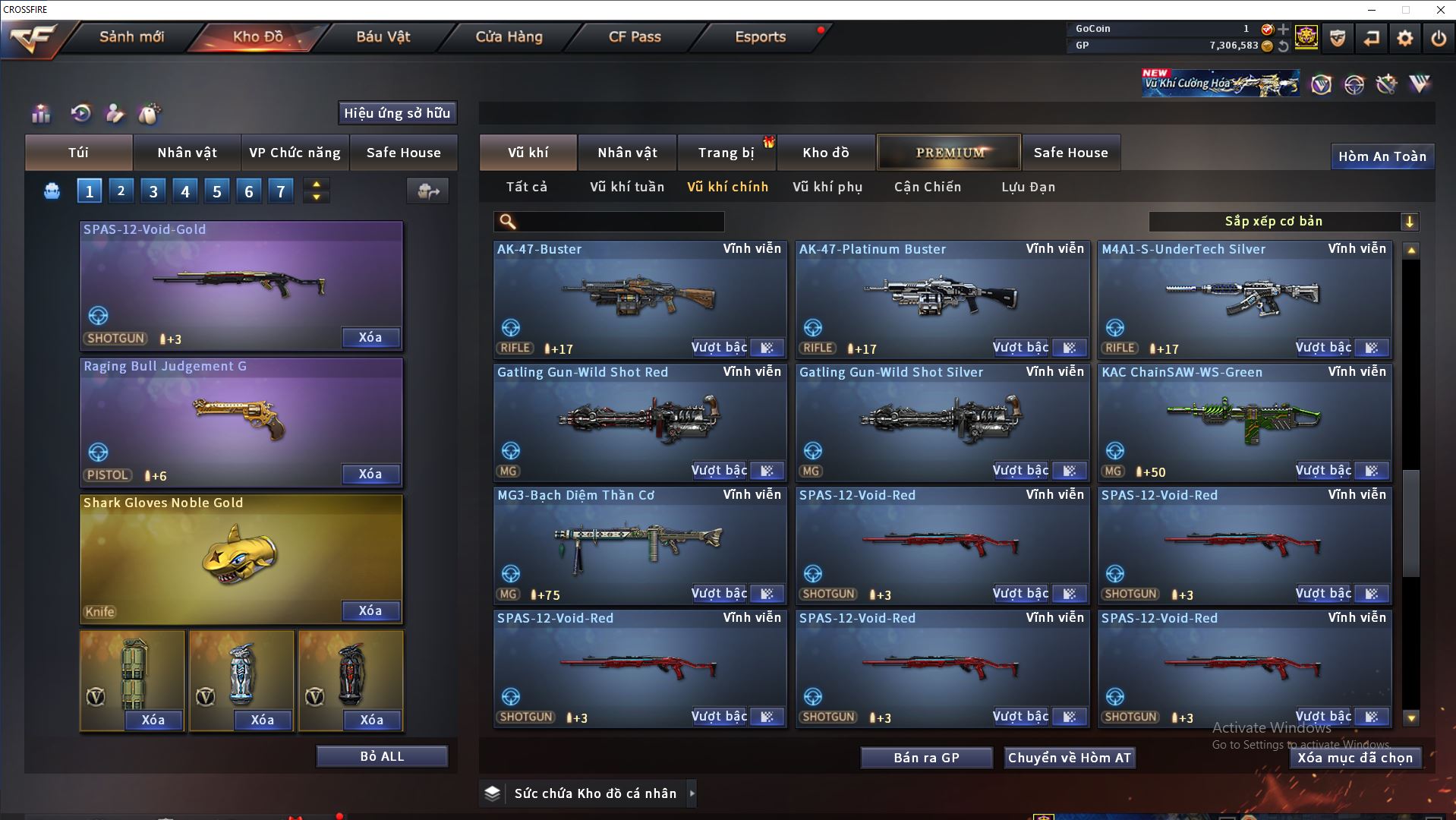Select bag slot number 3

click(153, 191)
